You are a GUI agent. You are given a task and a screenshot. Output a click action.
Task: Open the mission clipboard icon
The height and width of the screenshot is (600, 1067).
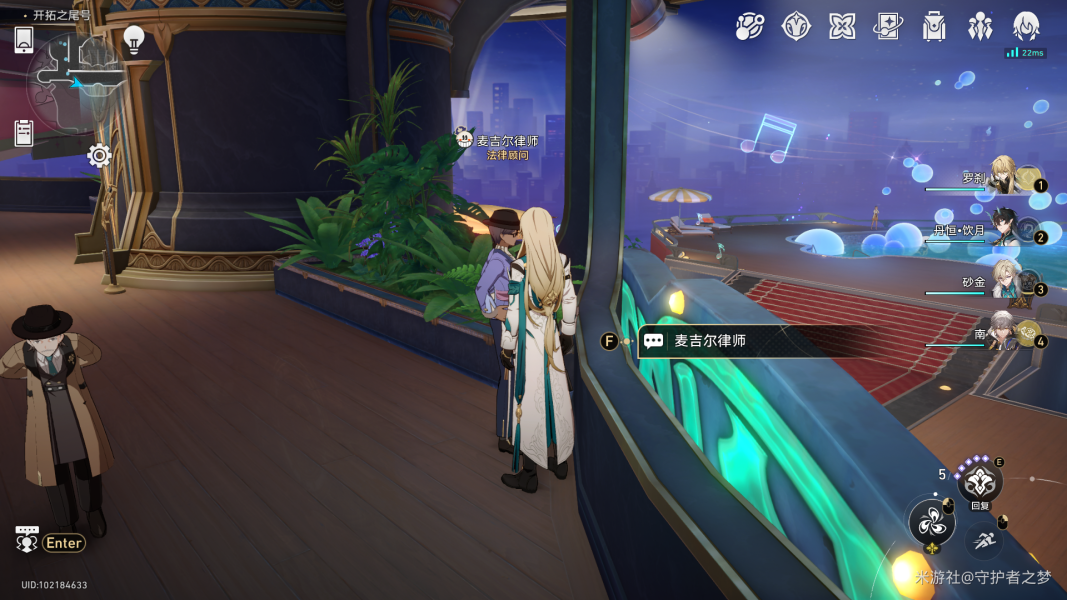[x=24, y=132]
